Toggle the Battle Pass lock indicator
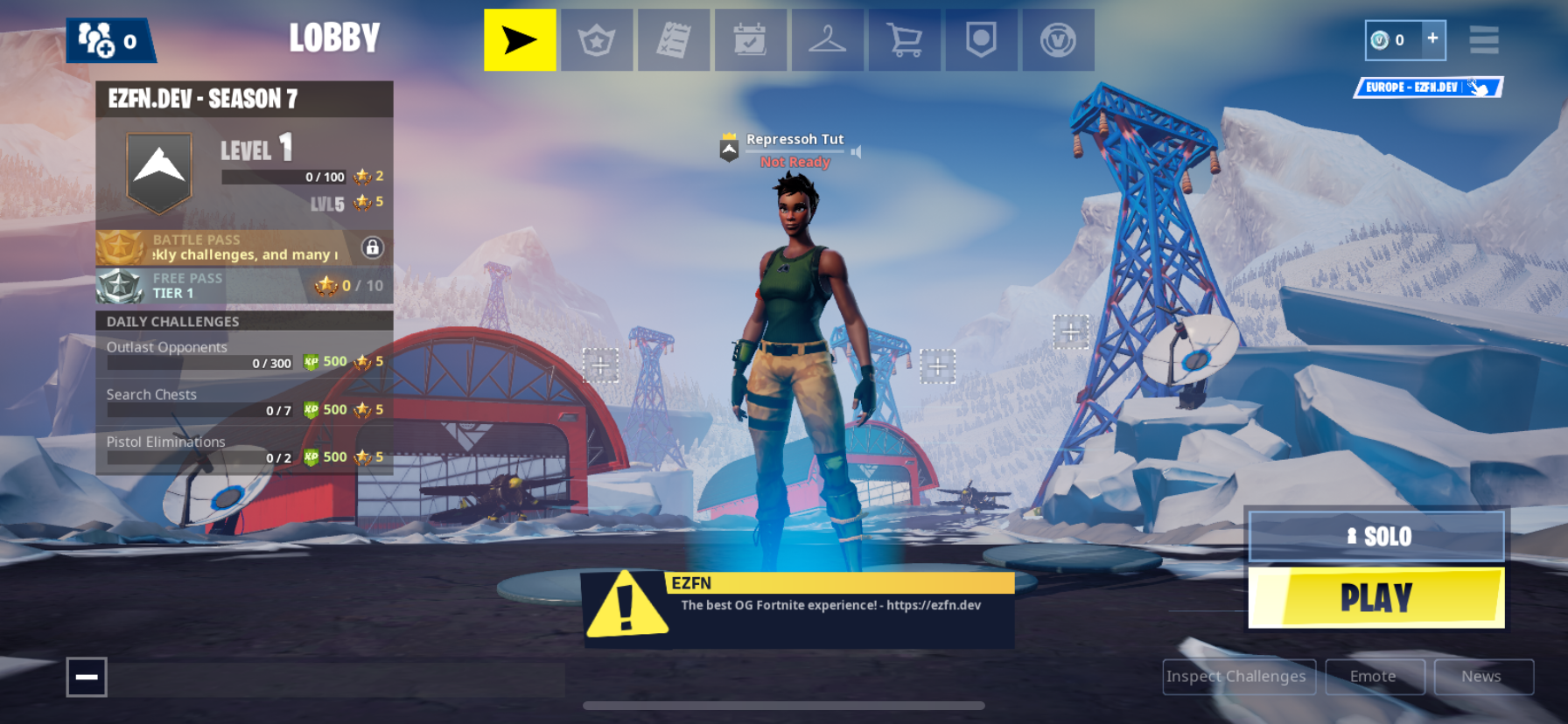The image size is (1568, 724). click(x=374, y=248)
